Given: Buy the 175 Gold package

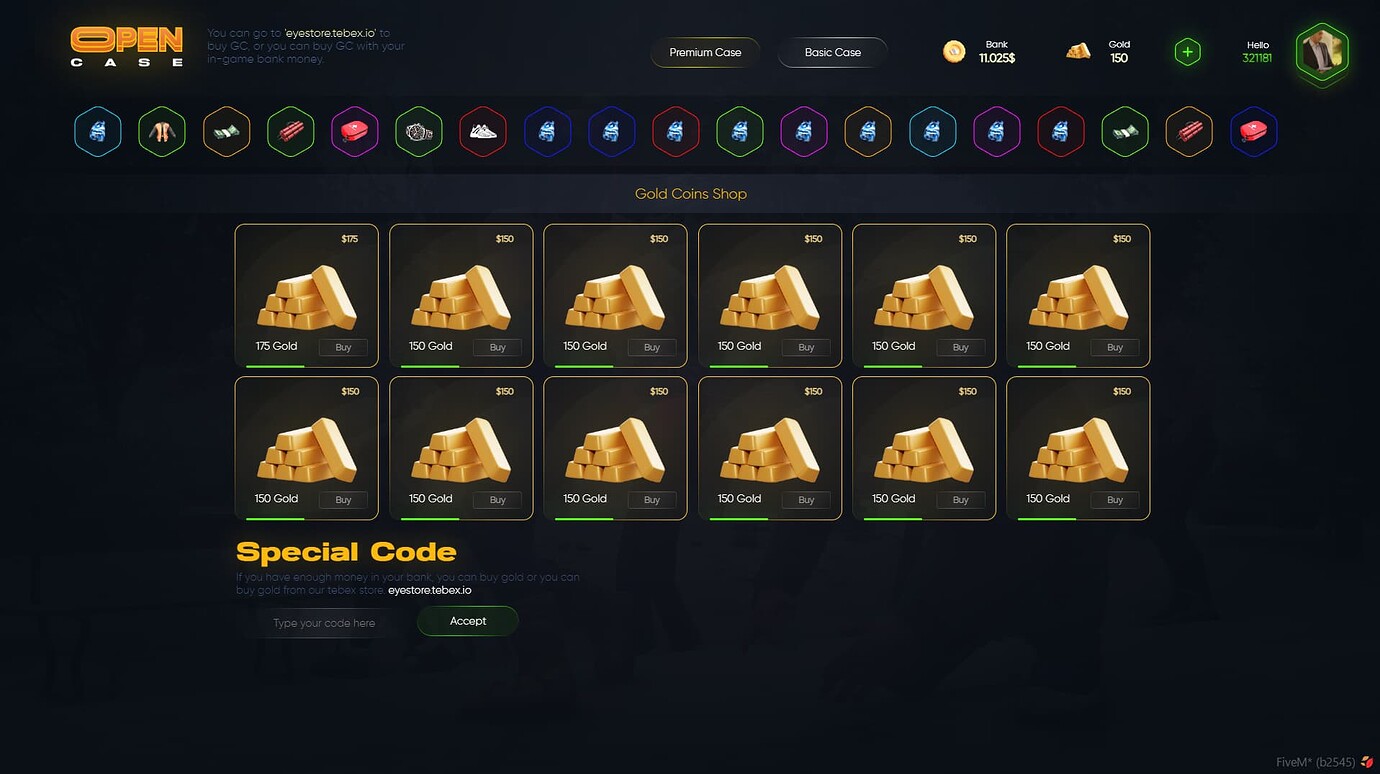Looking at the screenshot, I should click(x=342, y=347).
